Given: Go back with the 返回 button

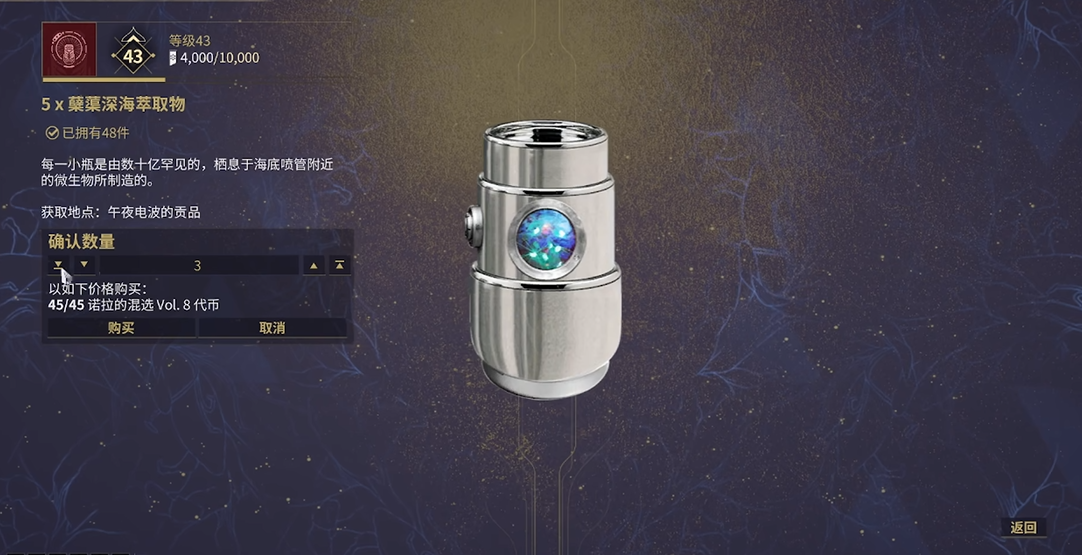Looking at the screenshot, I should [1023, 528].
